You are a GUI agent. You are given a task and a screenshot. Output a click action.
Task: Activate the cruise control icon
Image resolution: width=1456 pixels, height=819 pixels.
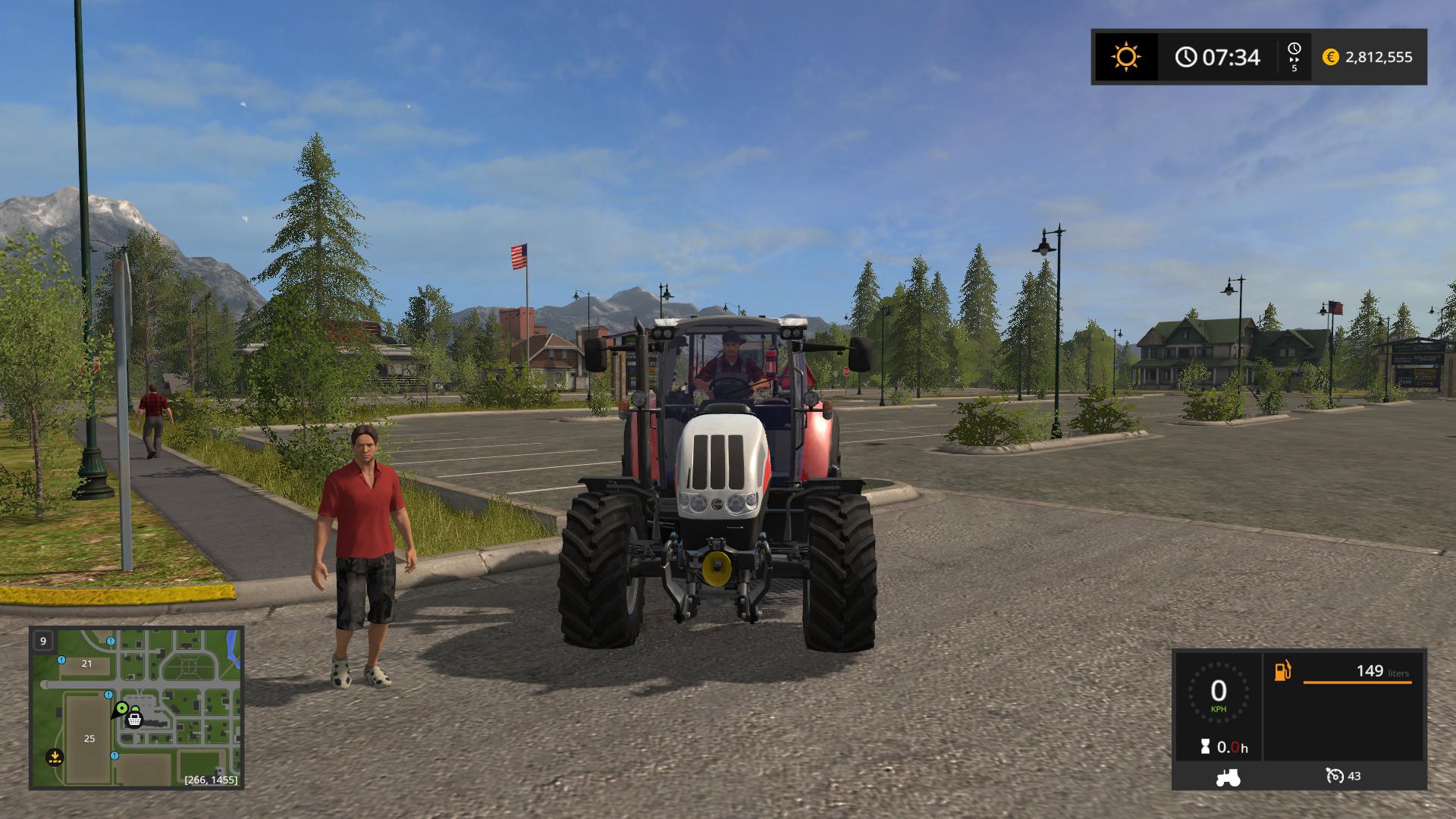[1335, 776]
